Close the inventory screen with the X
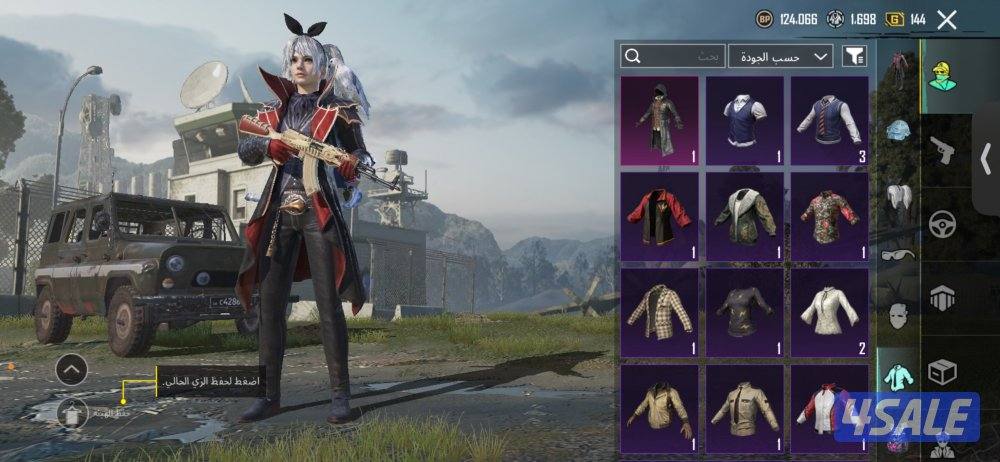This screenshot has width=1000, height=462. [x=947, y=19]
